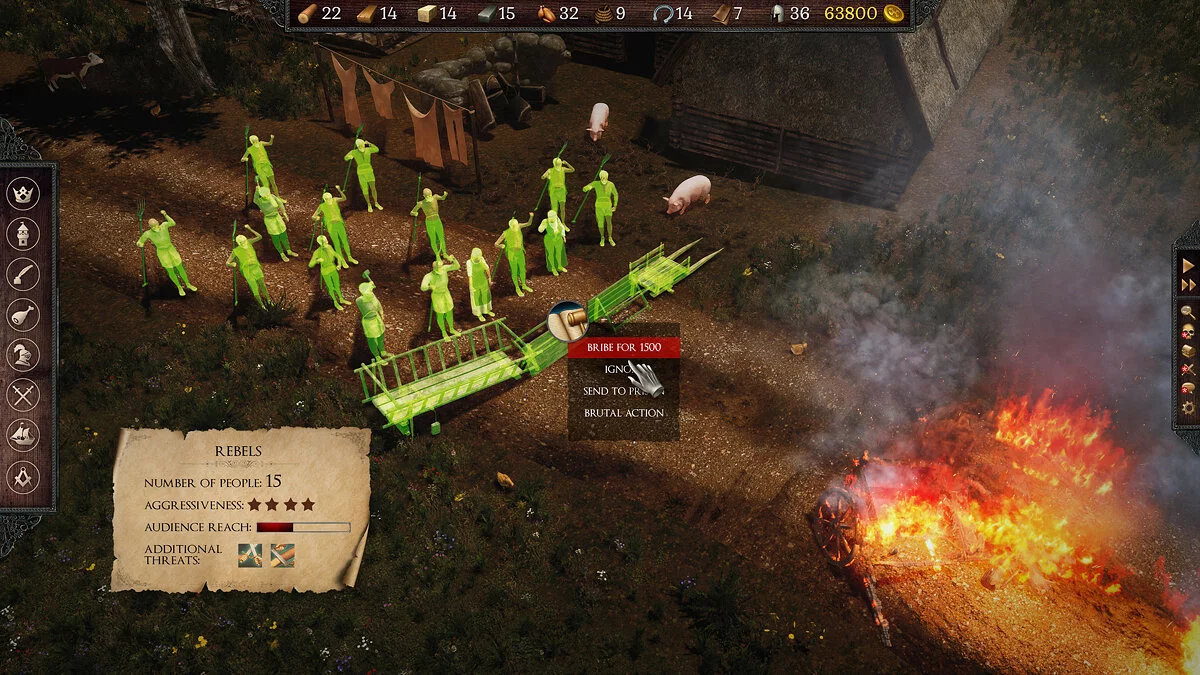Choose Send to Prison for the rebels

[x=620, y=391]
